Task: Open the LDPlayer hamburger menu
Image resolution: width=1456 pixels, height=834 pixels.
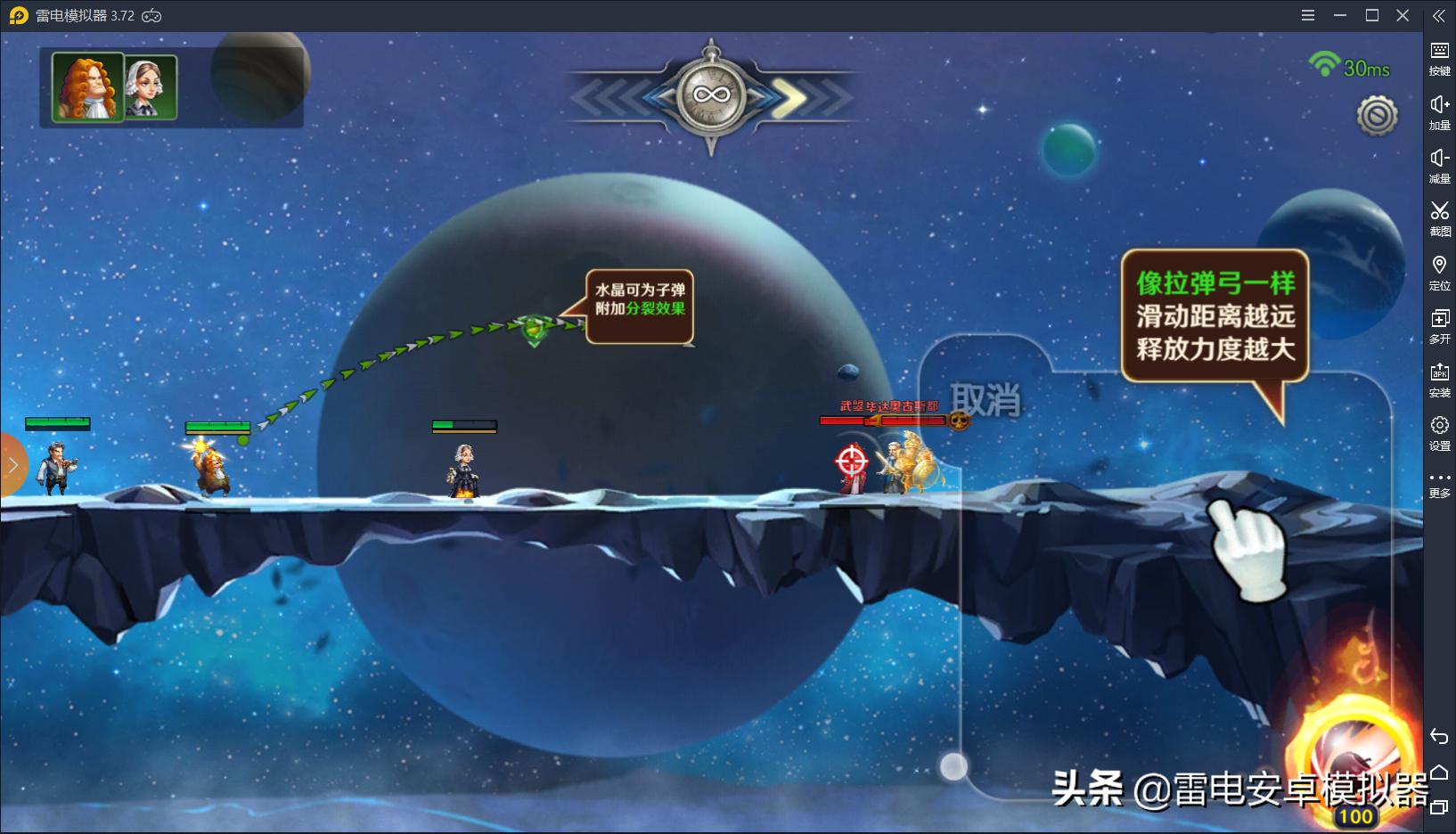Action: (x=1309, y=15)
